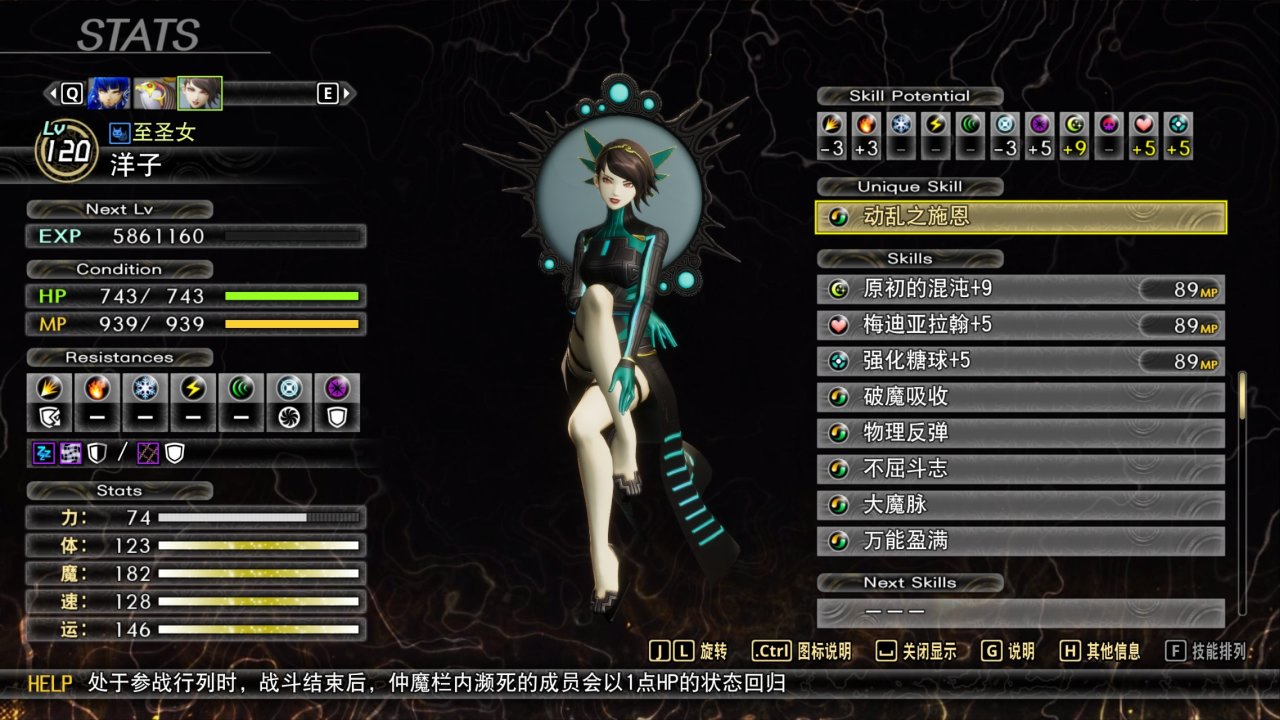1280x720 pixels.
Task: Select the healing skill 梅迪亚拉翰+5
Action: click(1020, 326)
